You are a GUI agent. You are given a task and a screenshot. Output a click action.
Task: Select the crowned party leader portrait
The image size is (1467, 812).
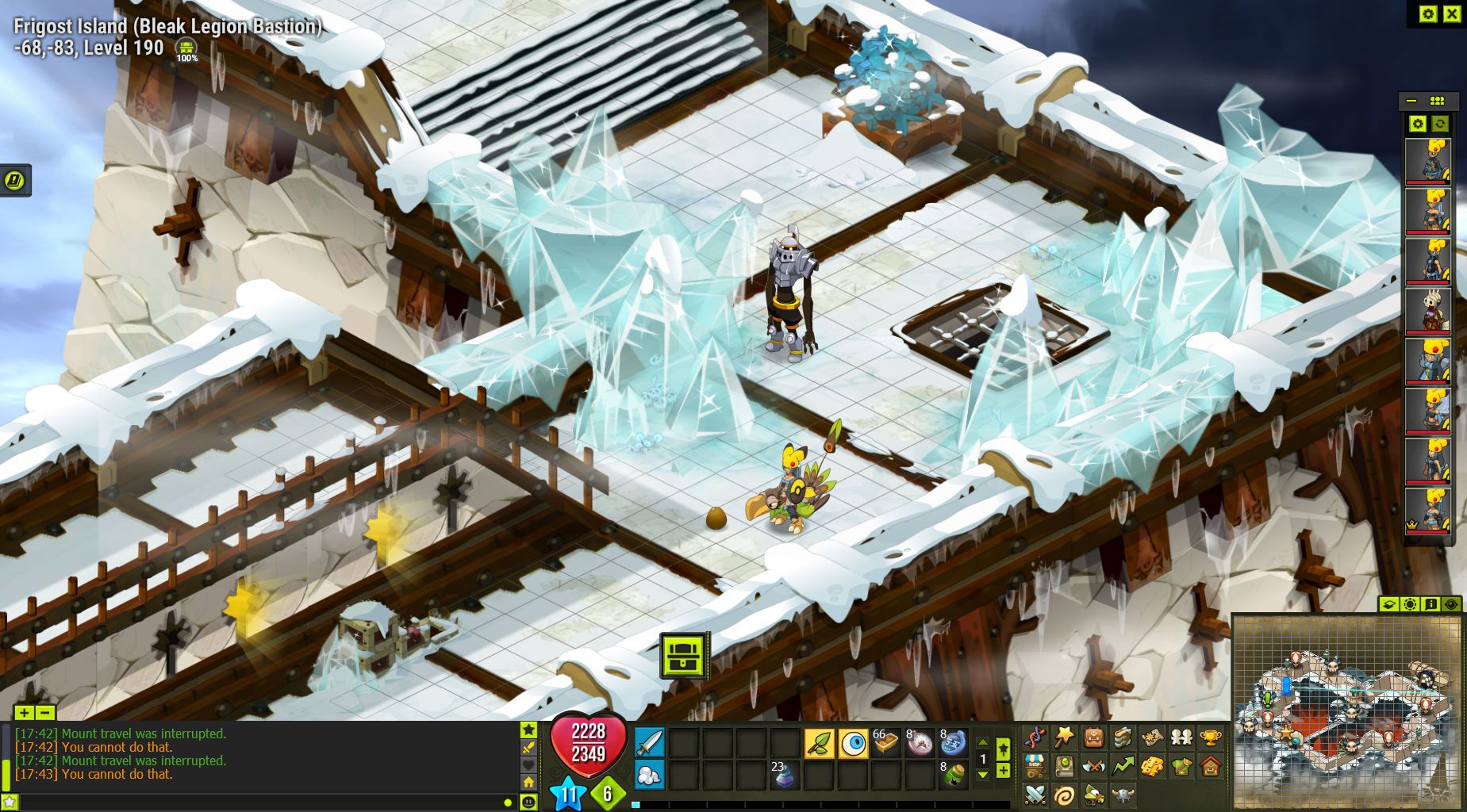tap(1428, 510)
